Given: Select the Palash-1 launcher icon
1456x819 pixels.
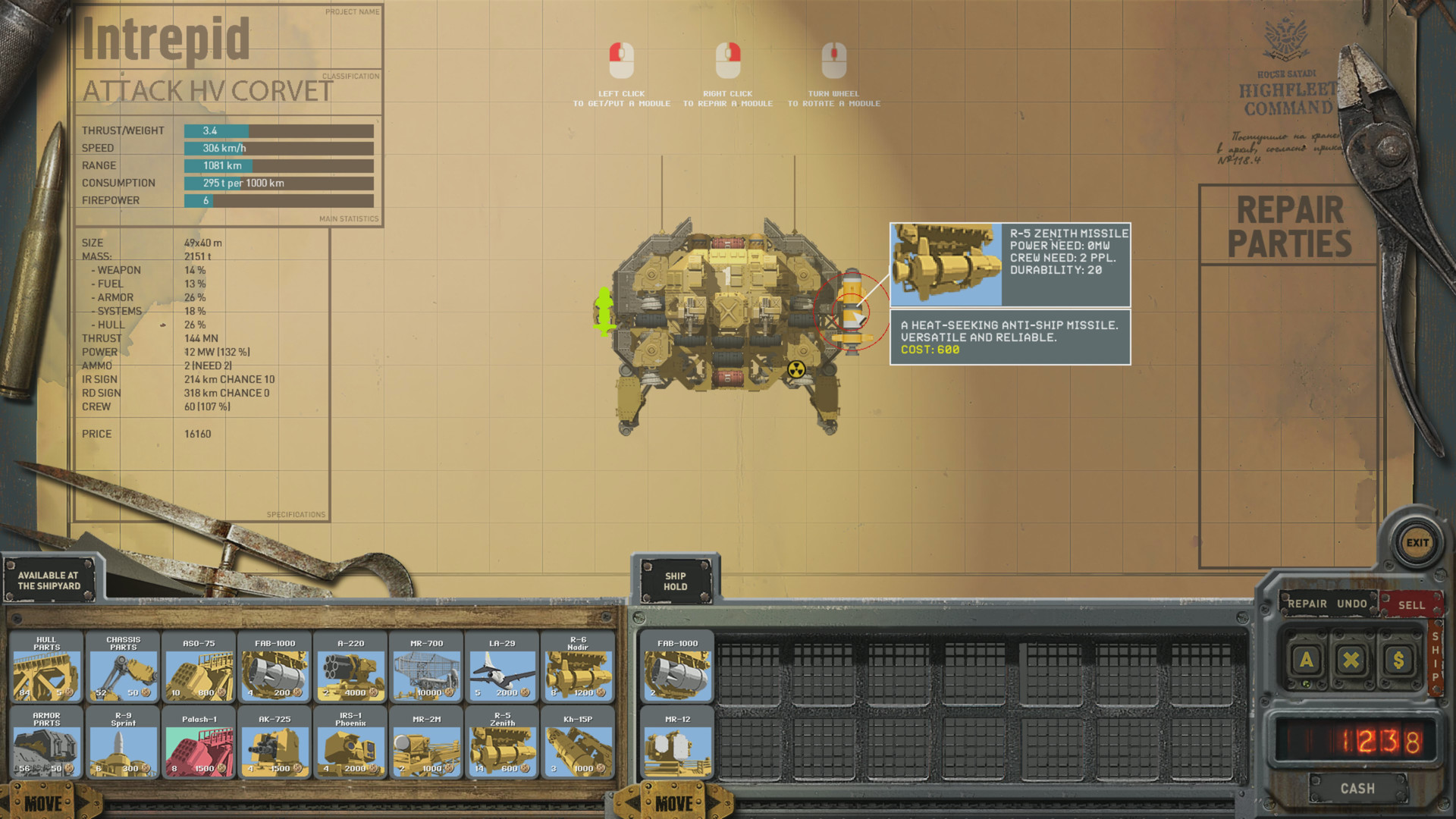Looking at the screenshot, I should tap(199, 749).
